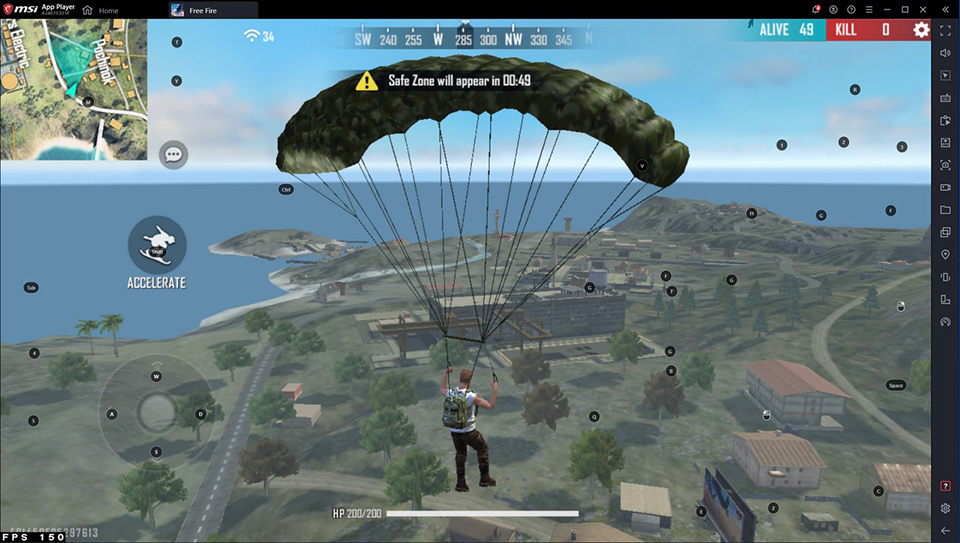
Task: Tap the Accelerate dive button
Action: (157, 244)
